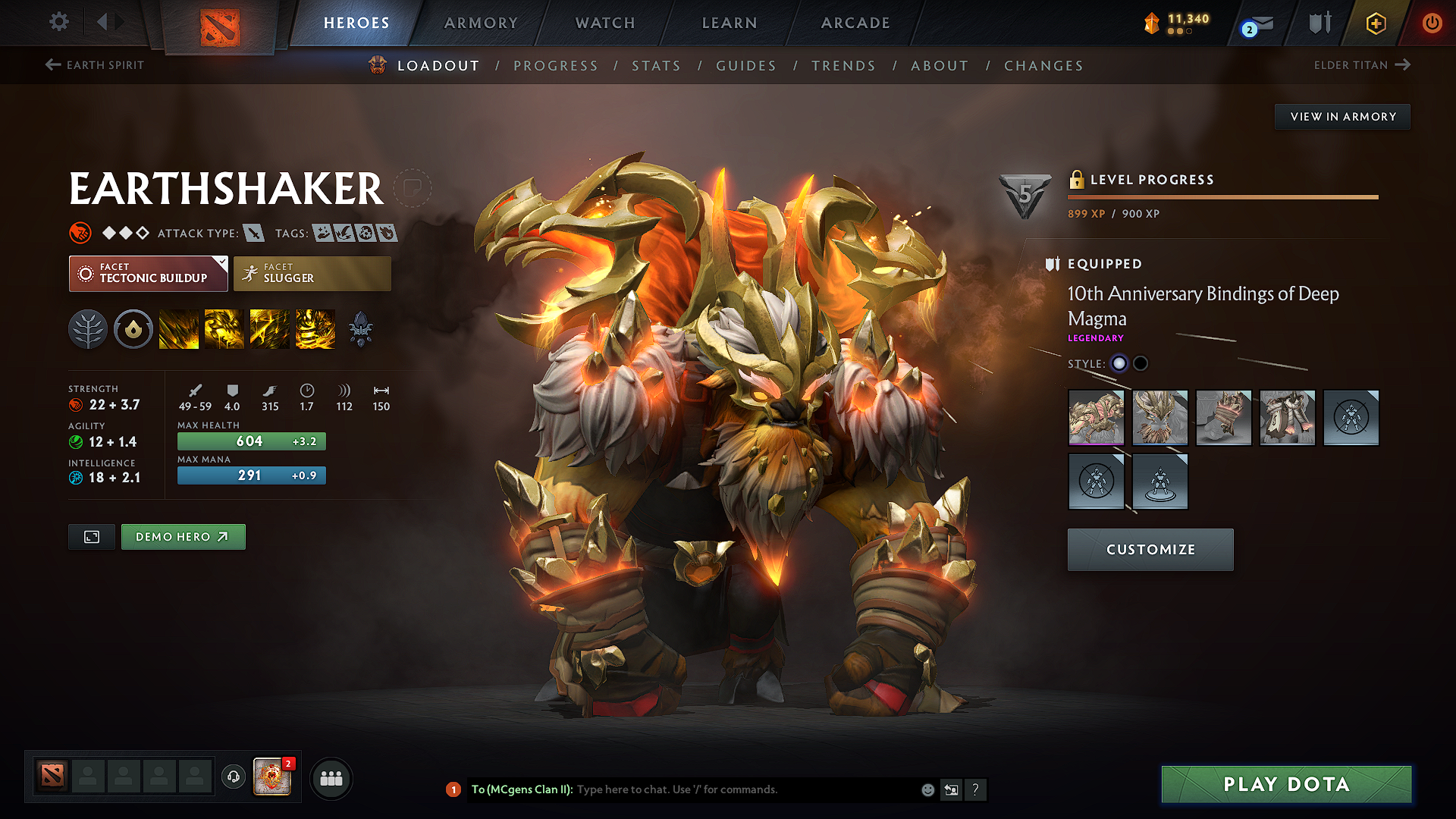The height and width of the screenshot is (819, 1456).
Task: Start matchmaking with Play Dota
Action: tap(1286, 784)
